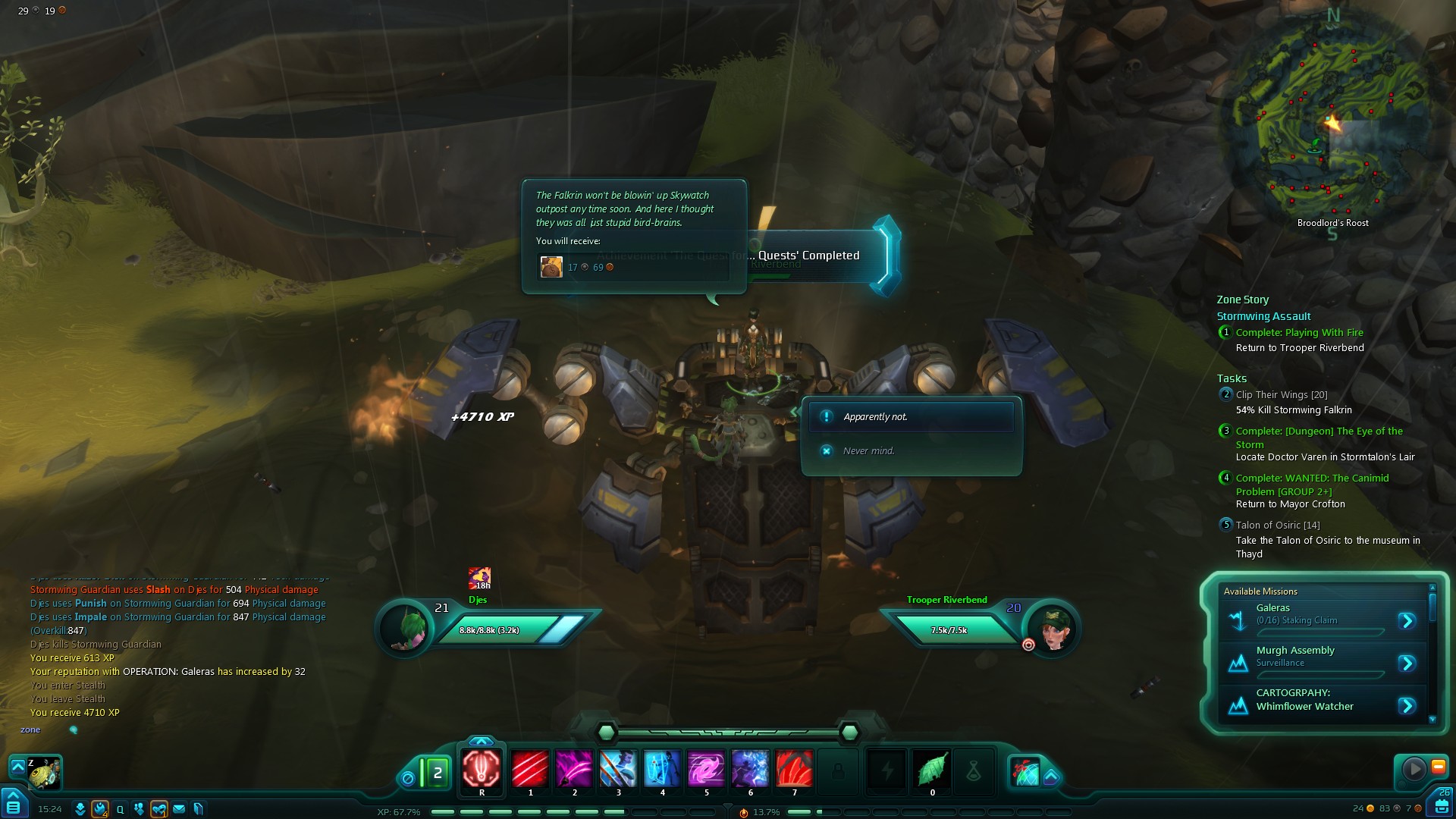Cast the pink swirl ability in slot 5
1456x819 pixels.
click(x=706, y=769)
